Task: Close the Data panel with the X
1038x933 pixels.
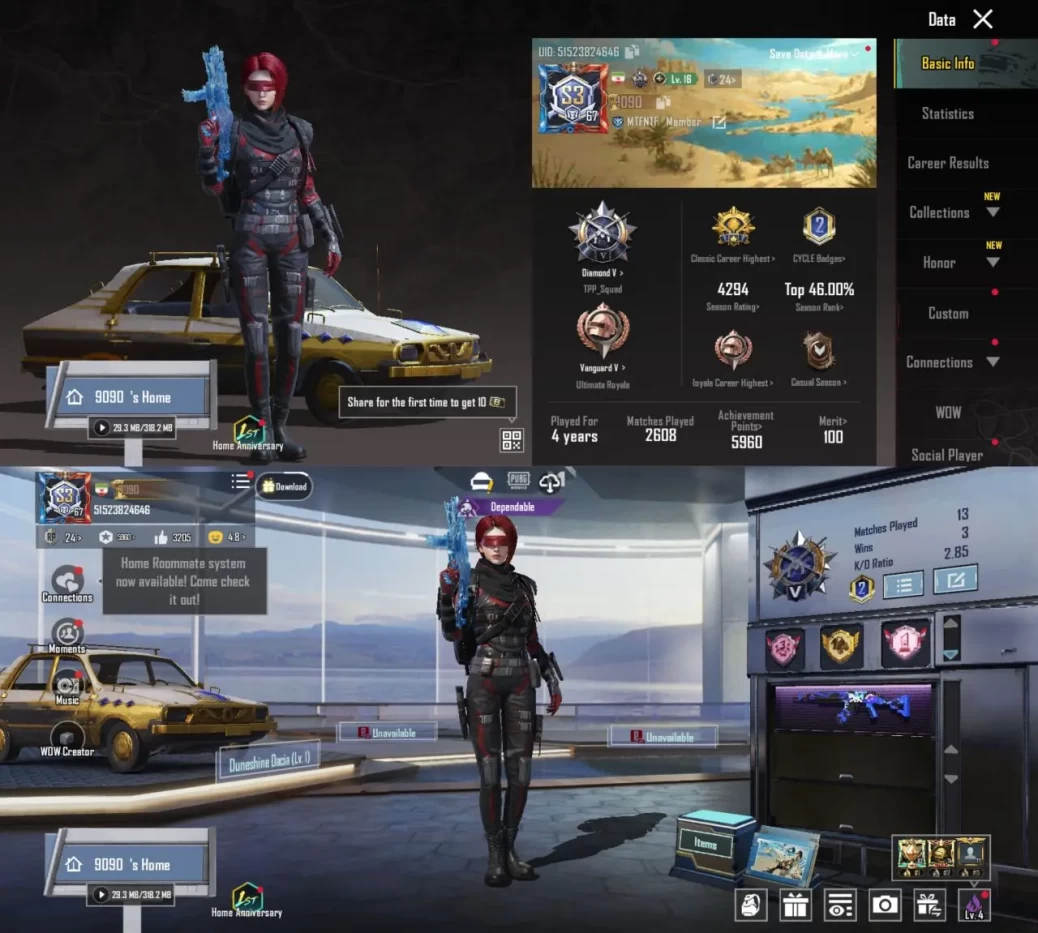Action: coord(983,19)
